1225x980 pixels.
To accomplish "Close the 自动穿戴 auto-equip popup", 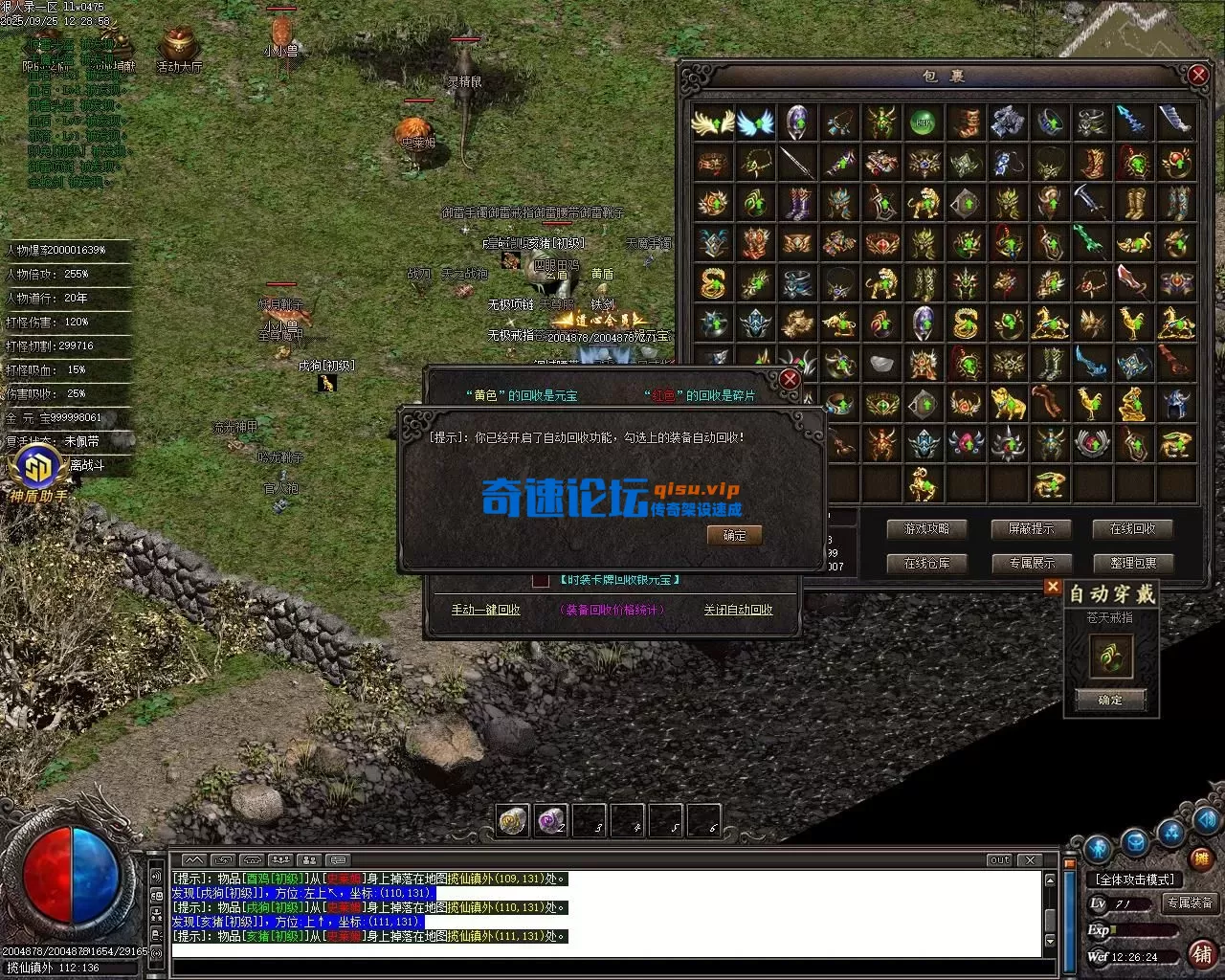I will pyautogui.click(x=1053, y=587).
